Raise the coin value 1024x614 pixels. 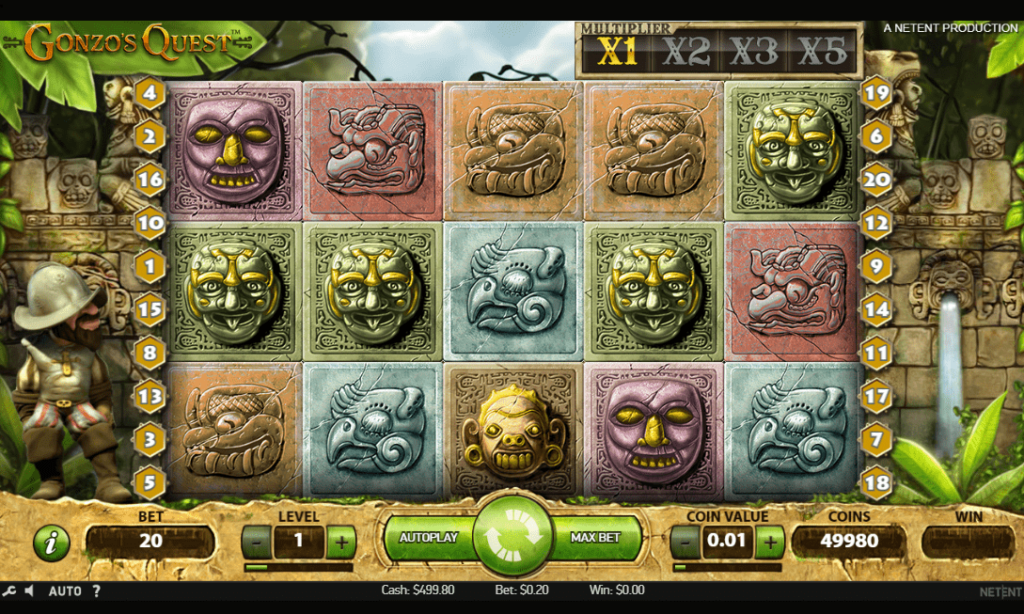[x=770, y=543]
